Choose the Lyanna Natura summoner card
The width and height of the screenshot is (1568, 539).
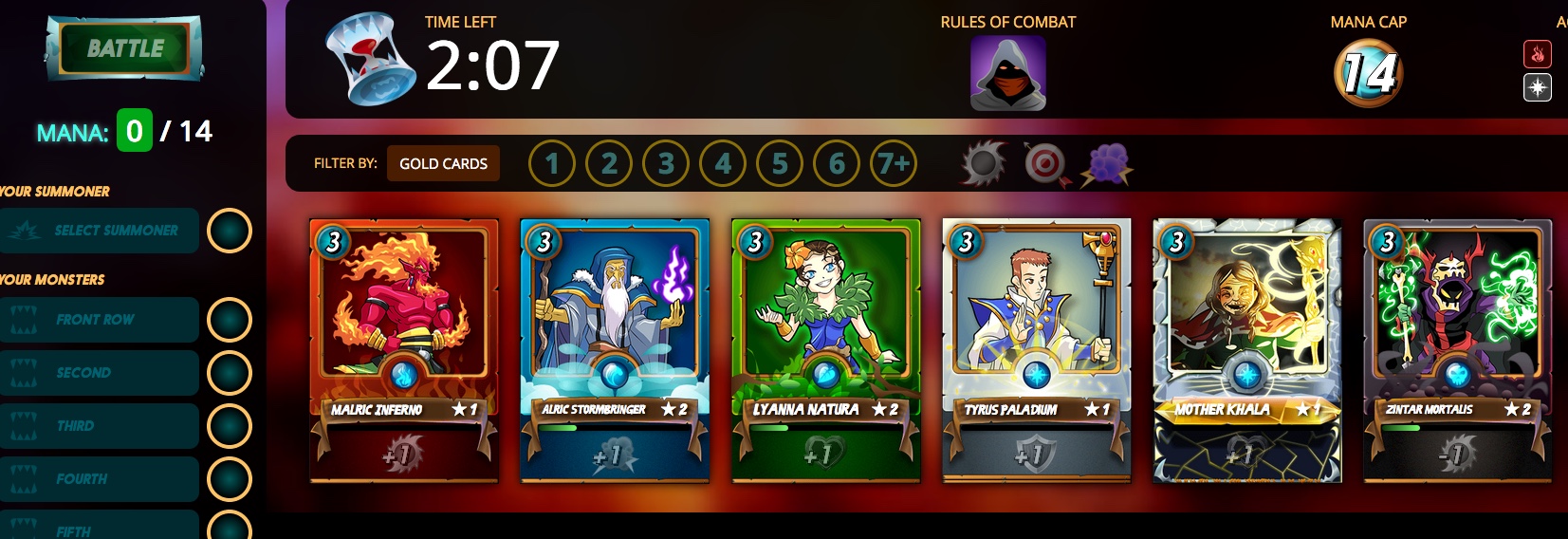825,351
